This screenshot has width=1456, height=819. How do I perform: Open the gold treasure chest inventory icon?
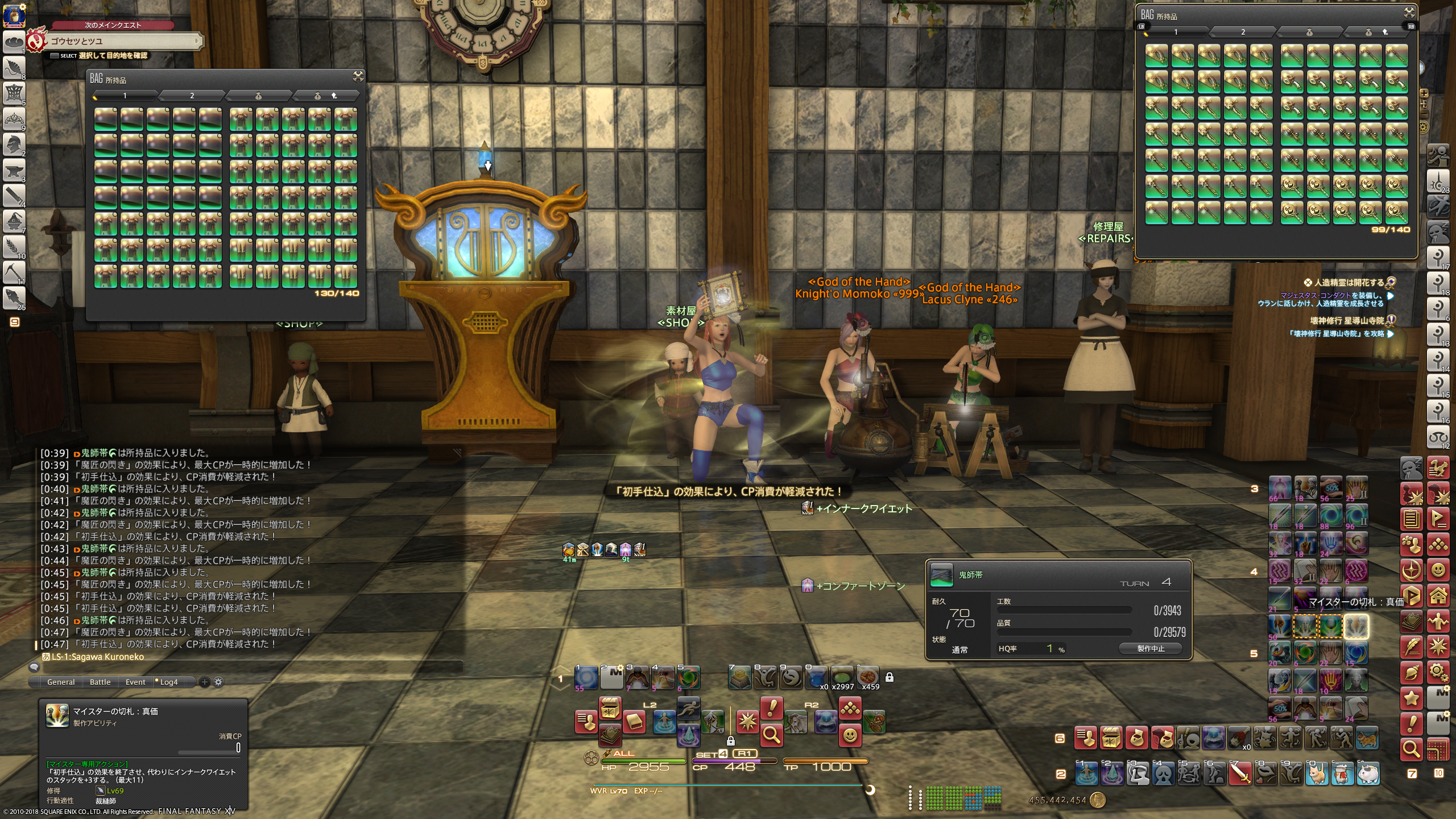[610, 708]
